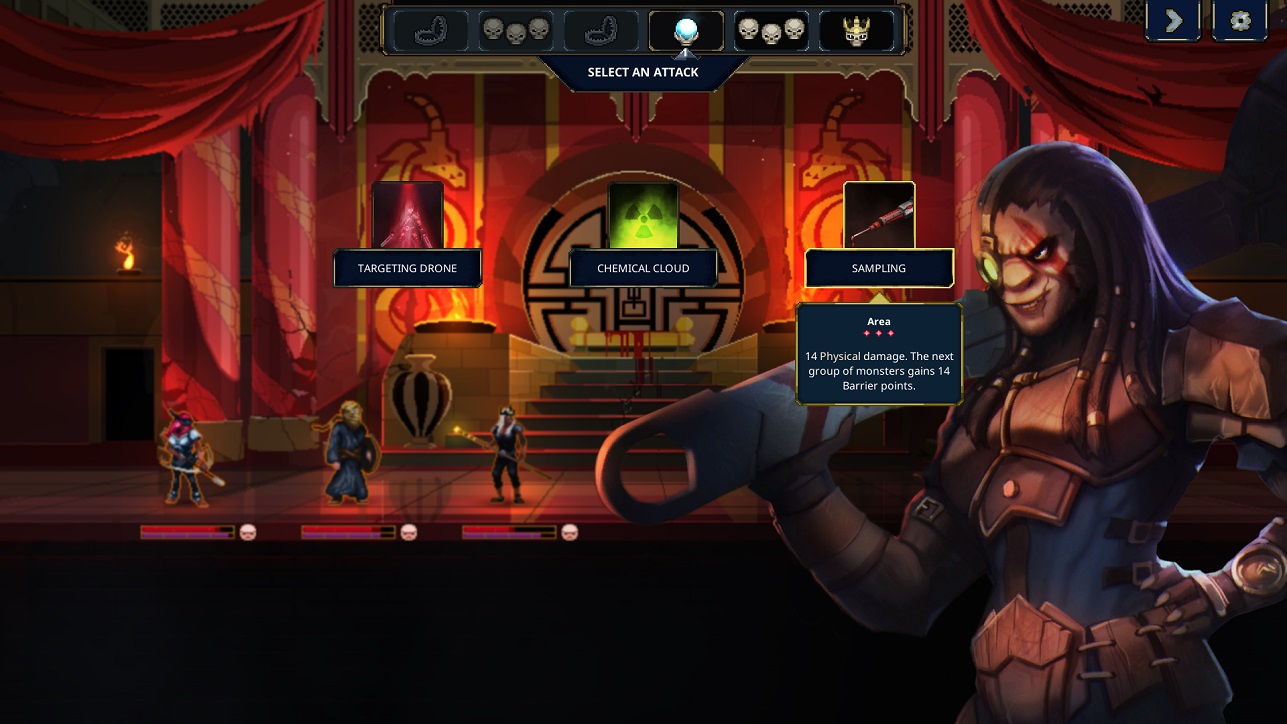The image size is (1287, 724).
Task: Select the Sampling attack label
Action: point(879,268)
